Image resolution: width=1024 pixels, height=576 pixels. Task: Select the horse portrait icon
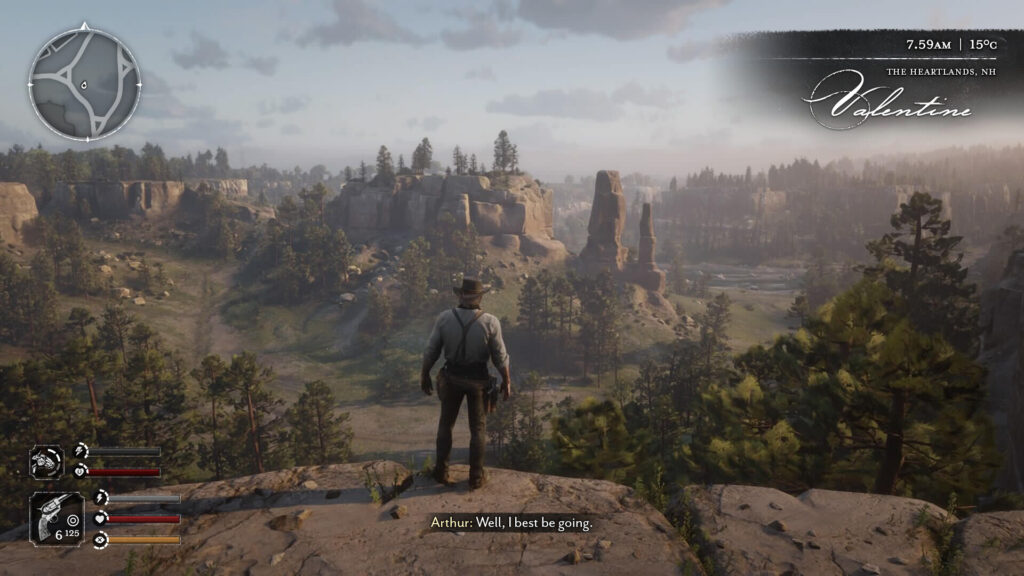click(46, 462)
